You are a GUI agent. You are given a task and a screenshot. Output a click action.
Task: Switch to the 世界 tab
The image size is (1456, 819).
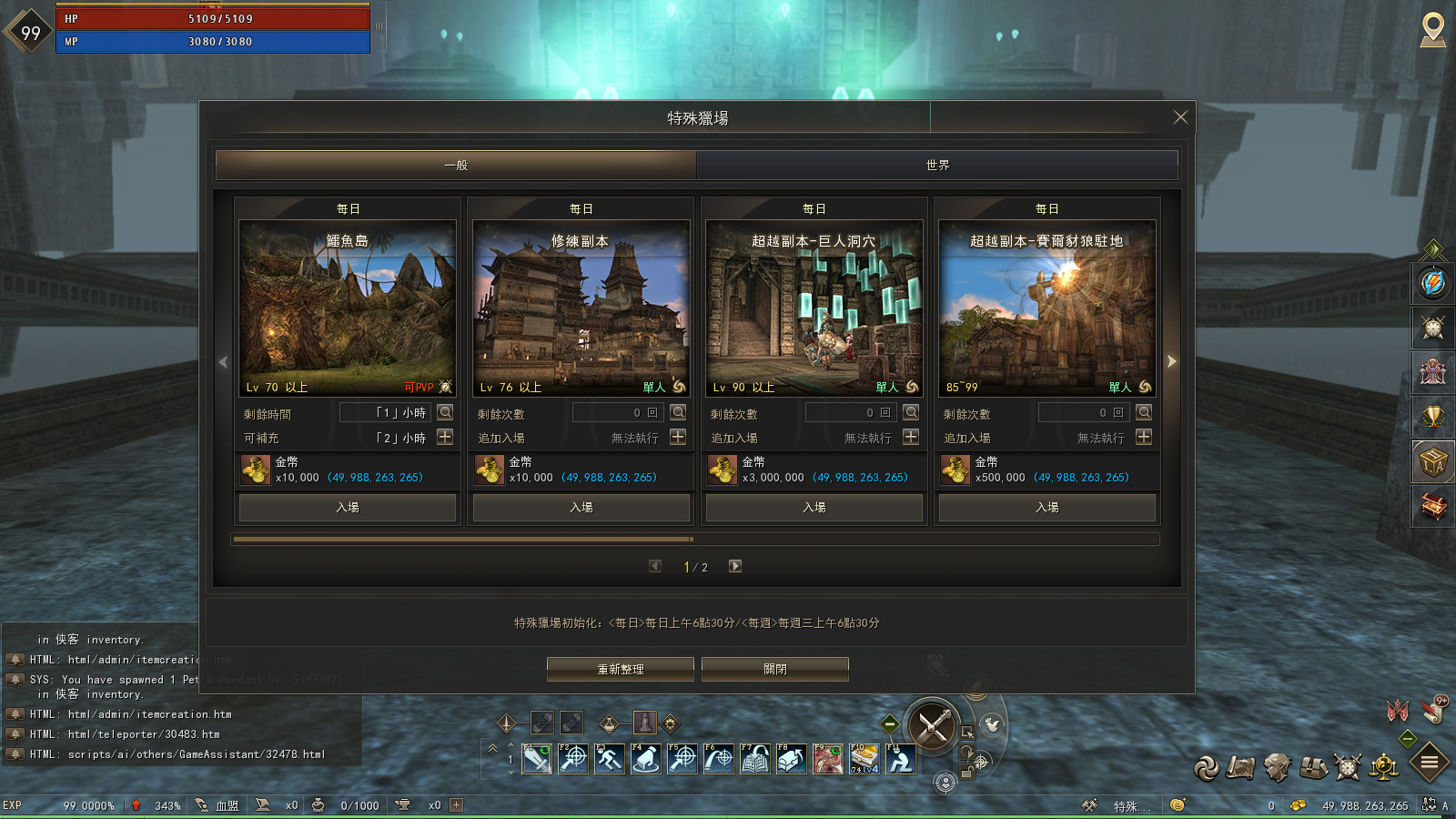[x=937, y=165]
